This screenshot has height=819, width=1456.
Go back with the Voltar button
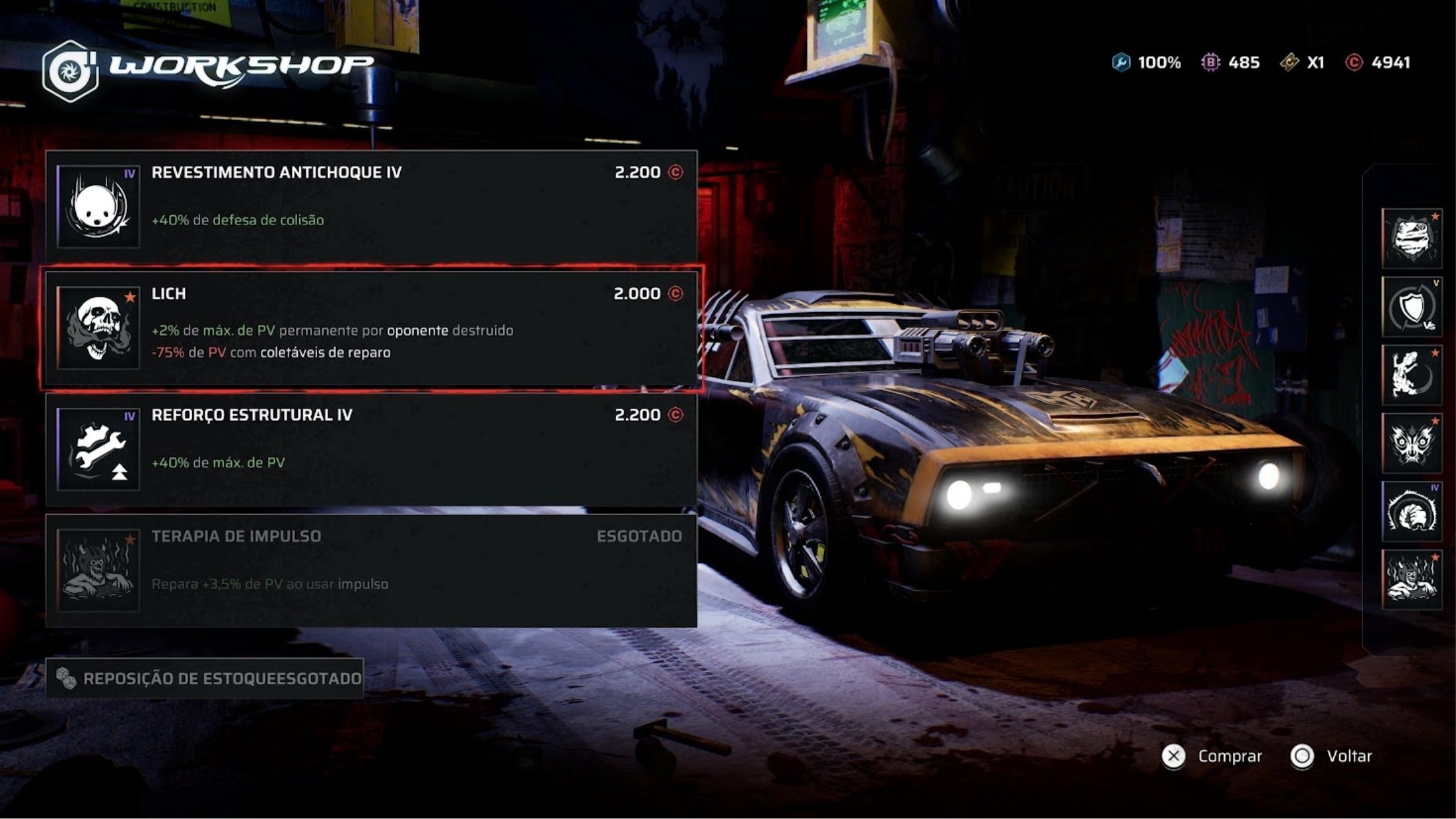point(1332,756)
